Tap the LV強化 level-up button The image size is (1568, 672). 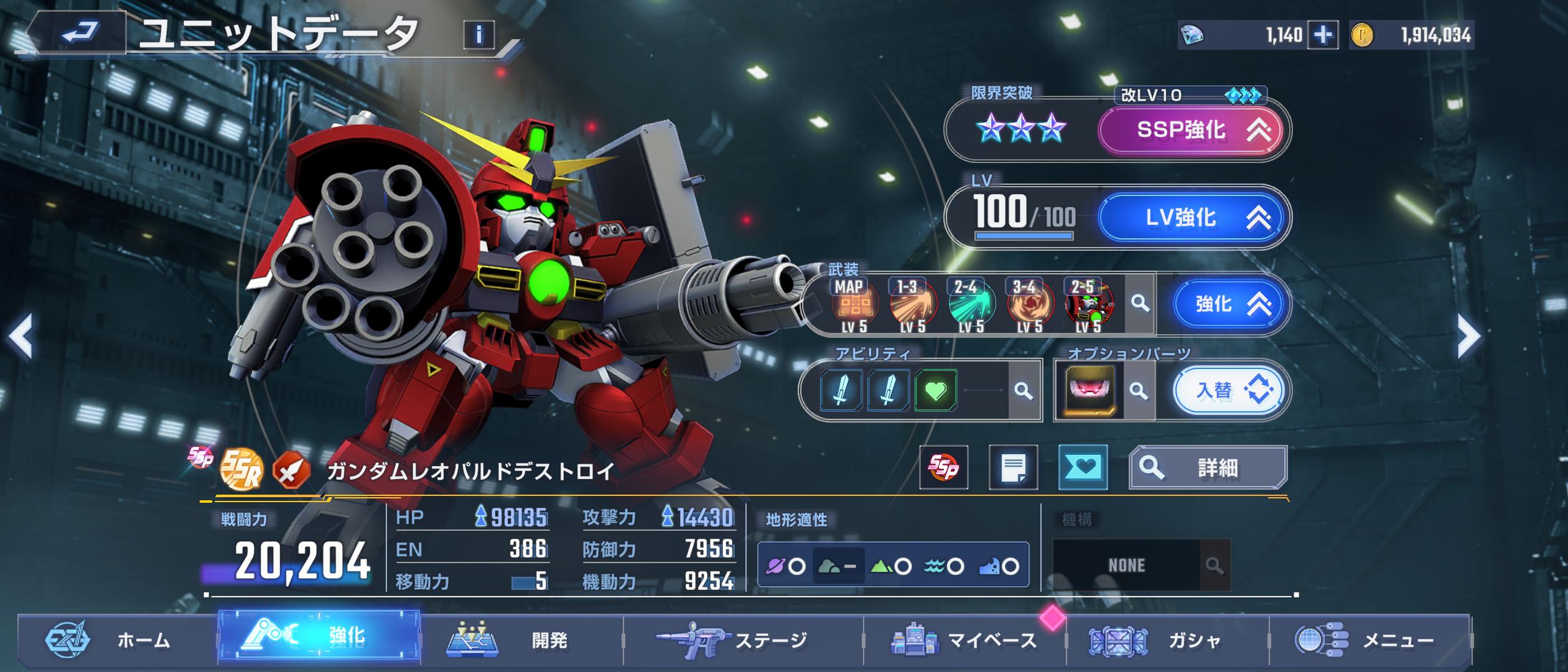[1190, 217]
